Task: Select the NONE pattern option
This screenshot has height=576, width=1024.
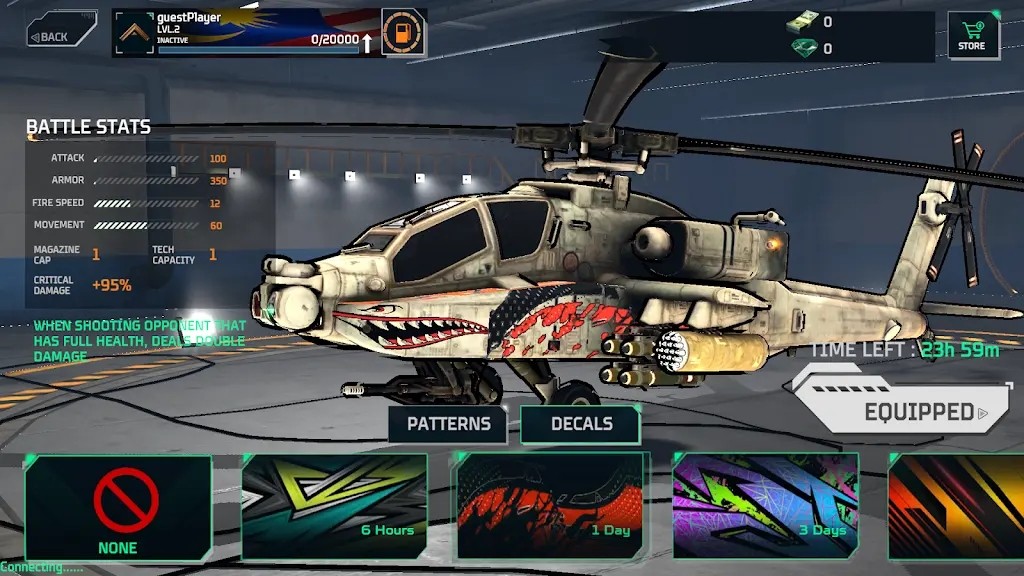Action: [x=118, y=507]
